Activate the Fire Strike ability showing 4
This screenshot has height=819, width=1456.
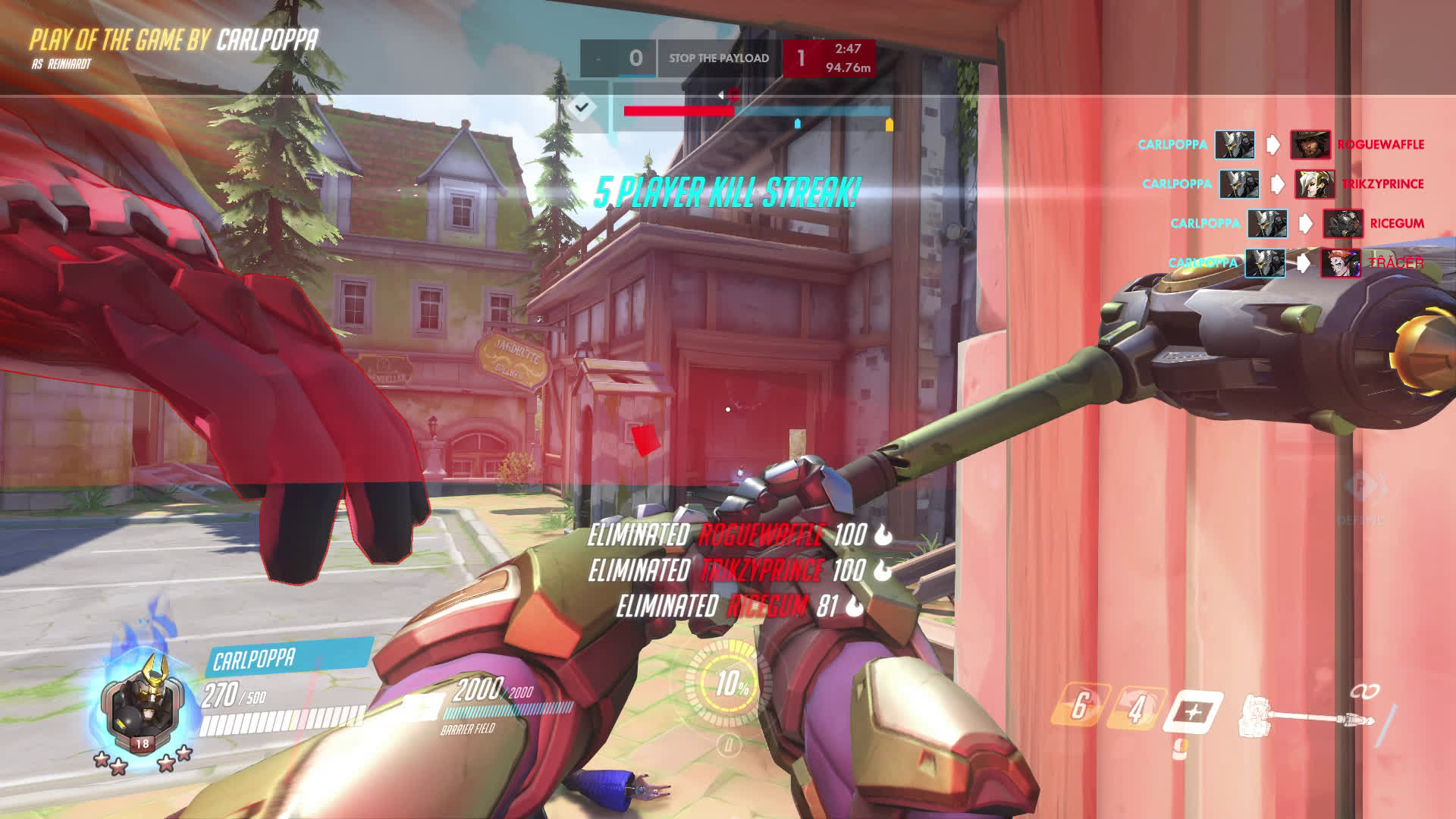click(x=1135, y=710)
